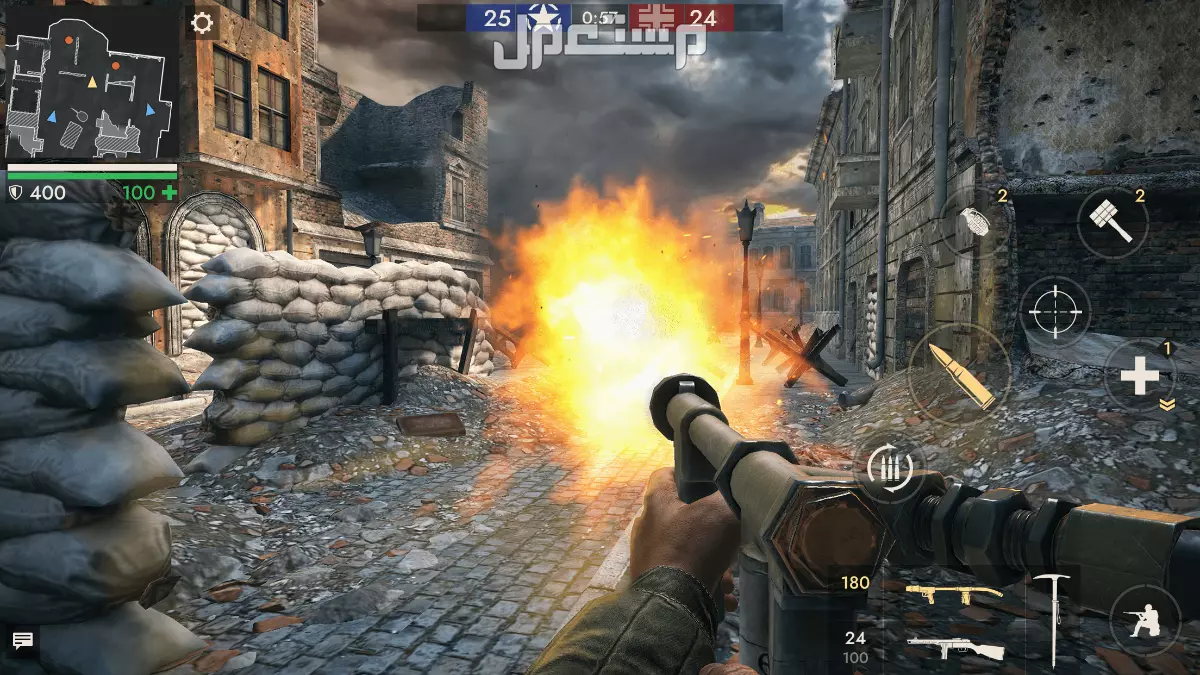Screen dimensions: 1200x675
Task: Fire the weapon with the bullet button
Action: [960, 374]
